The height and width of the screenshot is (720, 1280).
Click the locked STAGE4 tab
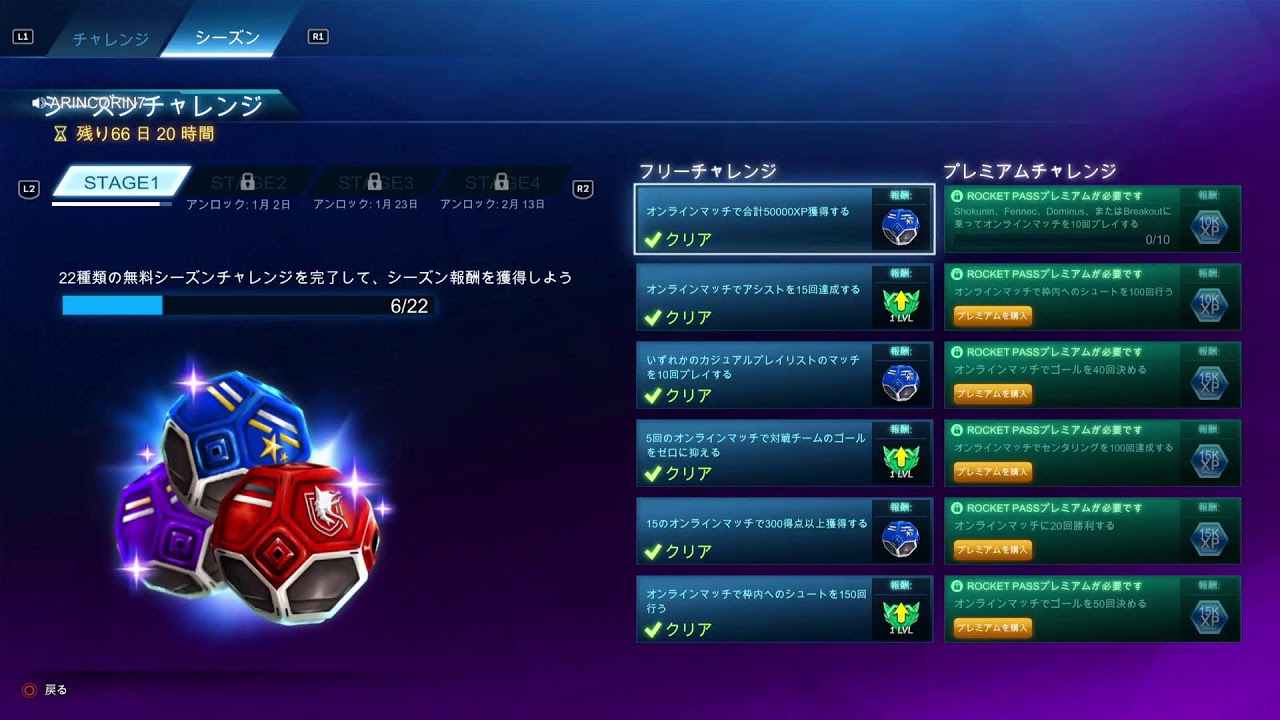coord(502,183)
